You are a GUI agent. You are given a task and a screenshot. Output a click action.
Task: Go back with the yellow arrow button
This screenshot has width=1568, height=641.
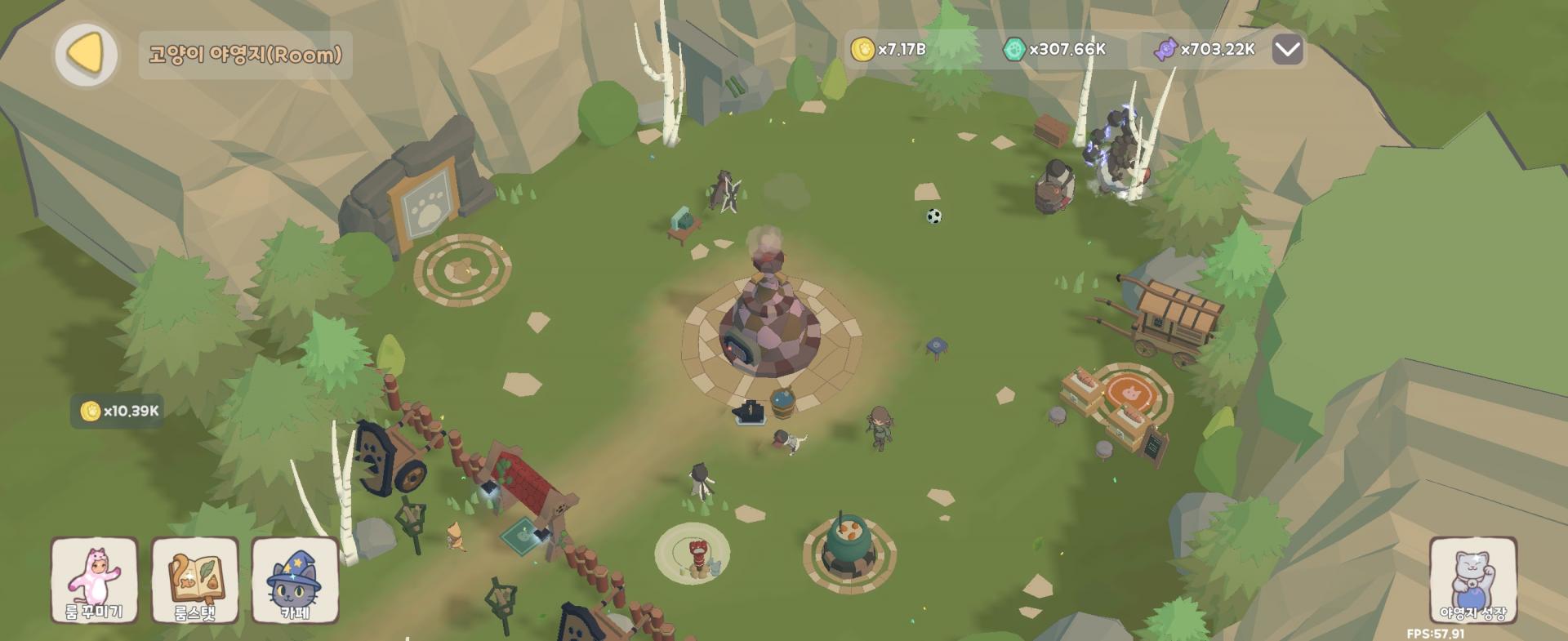(86, 54)
